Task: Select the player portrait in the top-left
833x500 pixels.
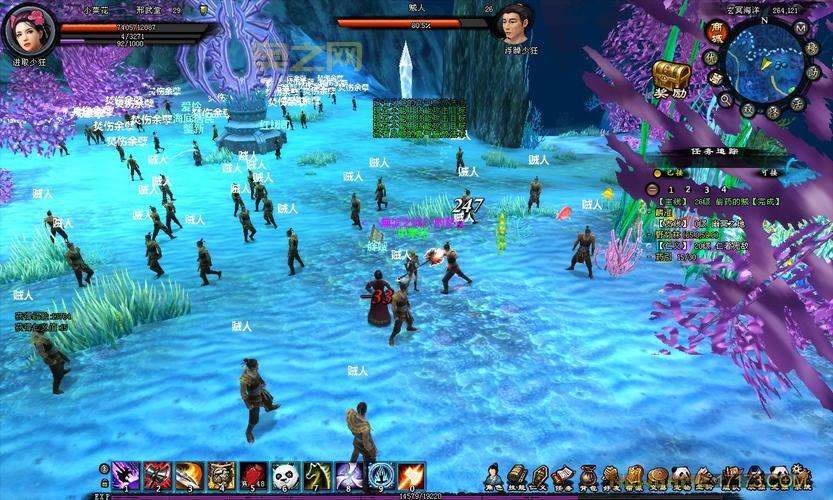Action: (x=30, y=29)
